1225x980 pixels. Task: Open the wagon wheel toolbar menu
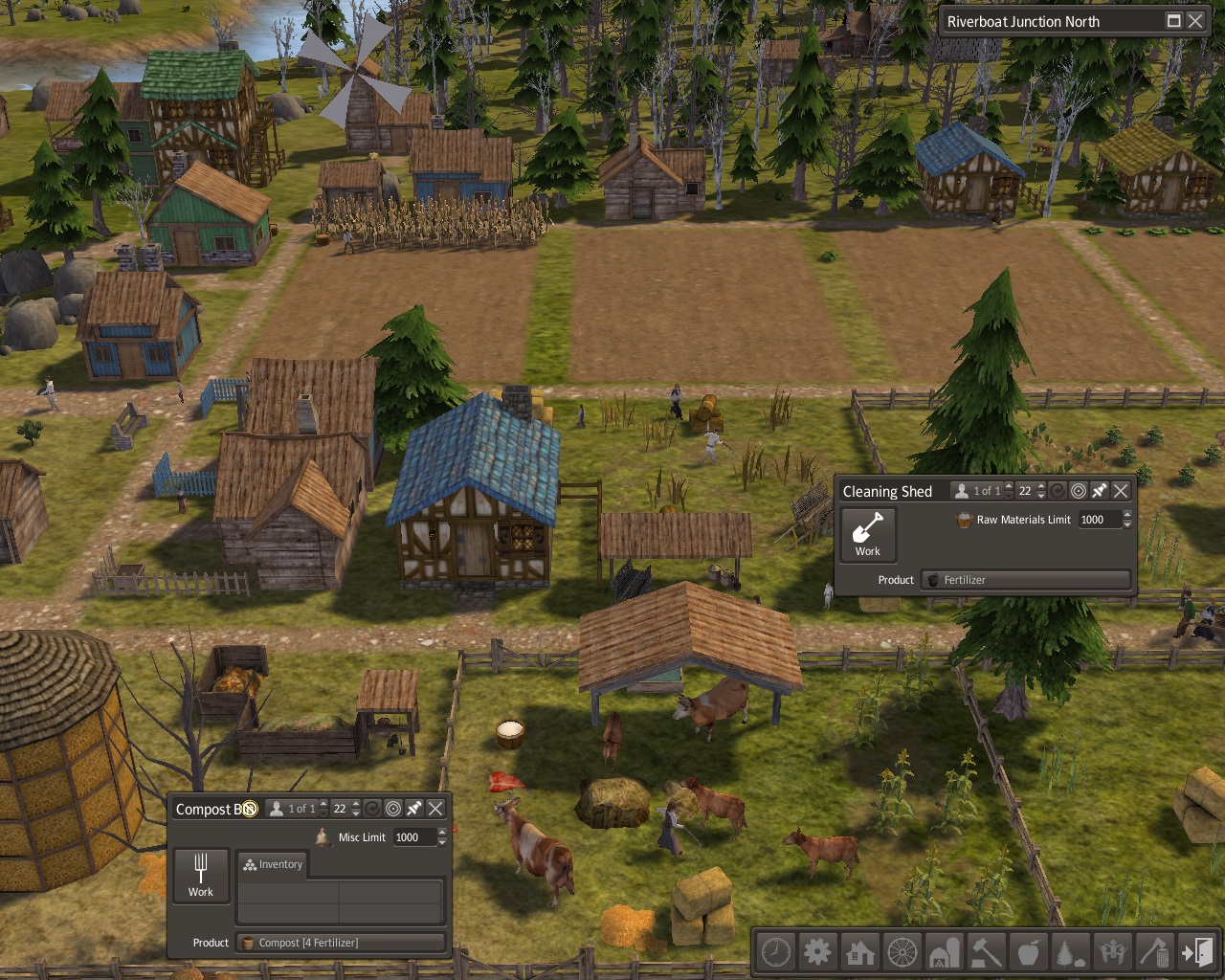coord(902,952)
